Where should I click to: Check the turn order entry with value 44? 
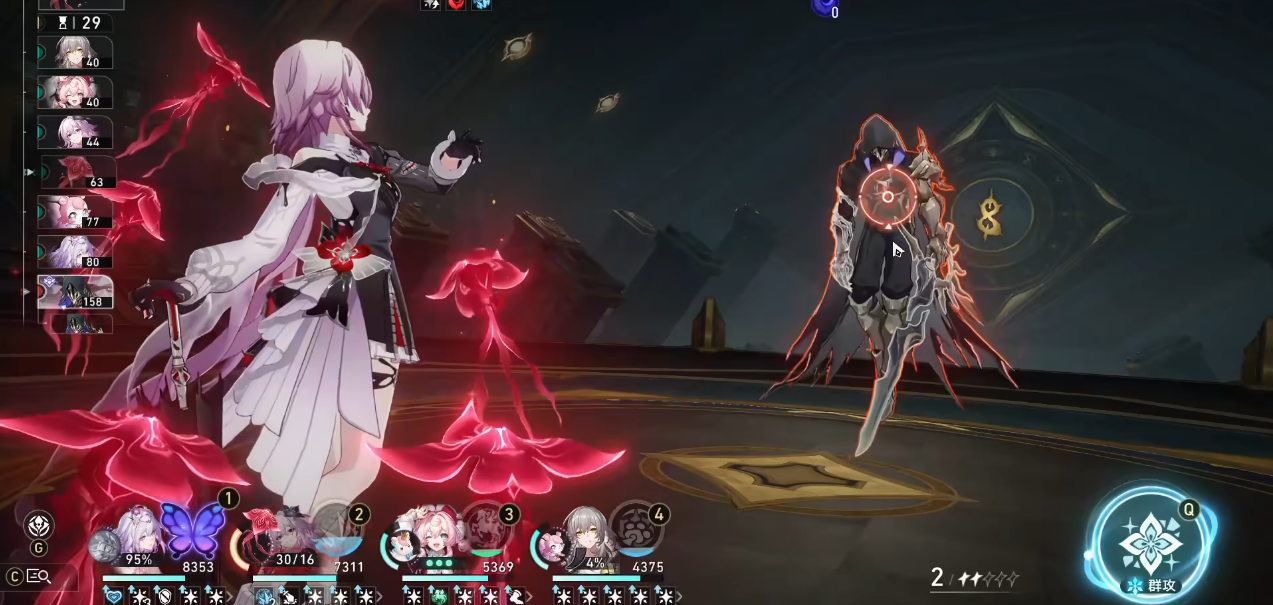pyautogui.click(x=76, y=132)
